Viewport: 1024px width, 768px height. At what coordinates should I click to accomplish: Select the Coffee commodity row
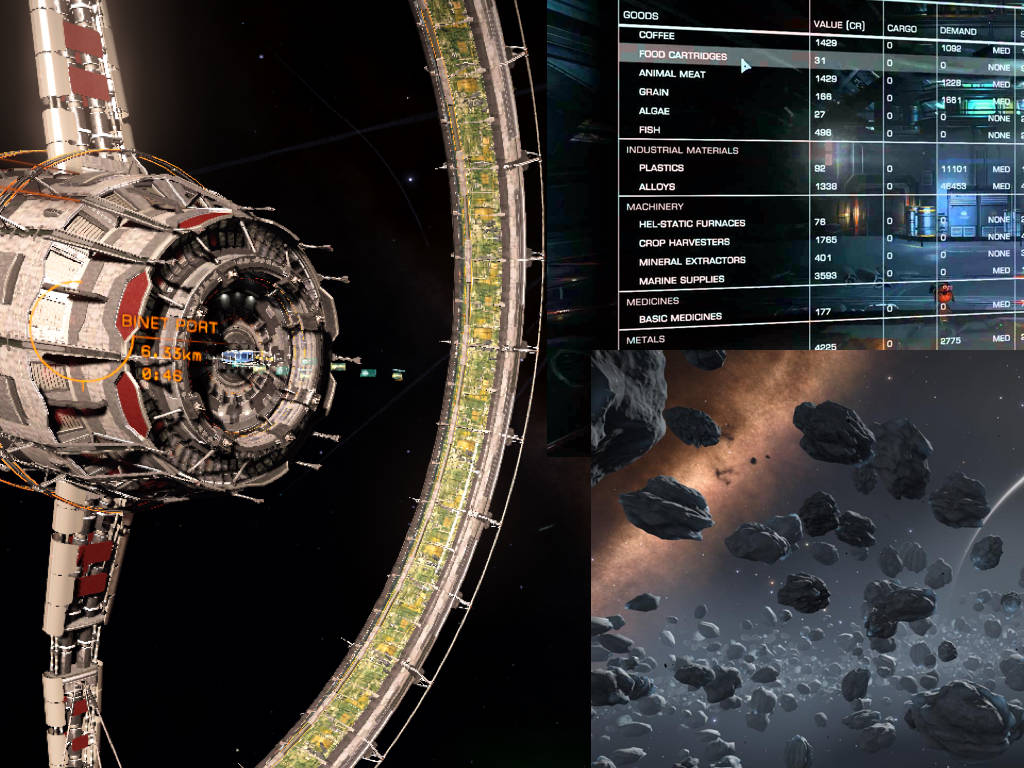pyautogui.click(x=658, y=36)
